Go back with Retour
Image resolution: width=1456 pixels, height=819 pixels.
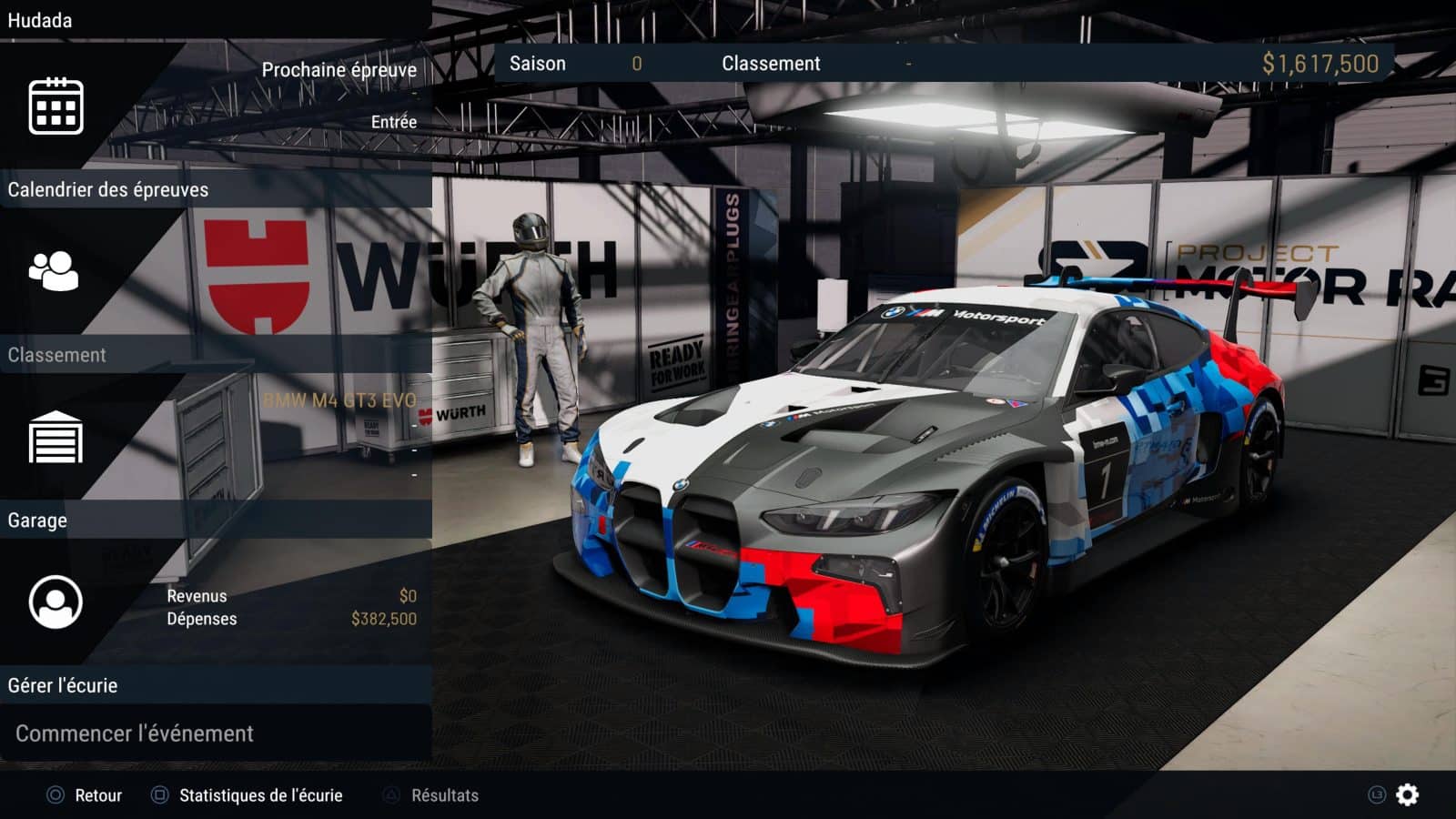(x=86, y=795)
